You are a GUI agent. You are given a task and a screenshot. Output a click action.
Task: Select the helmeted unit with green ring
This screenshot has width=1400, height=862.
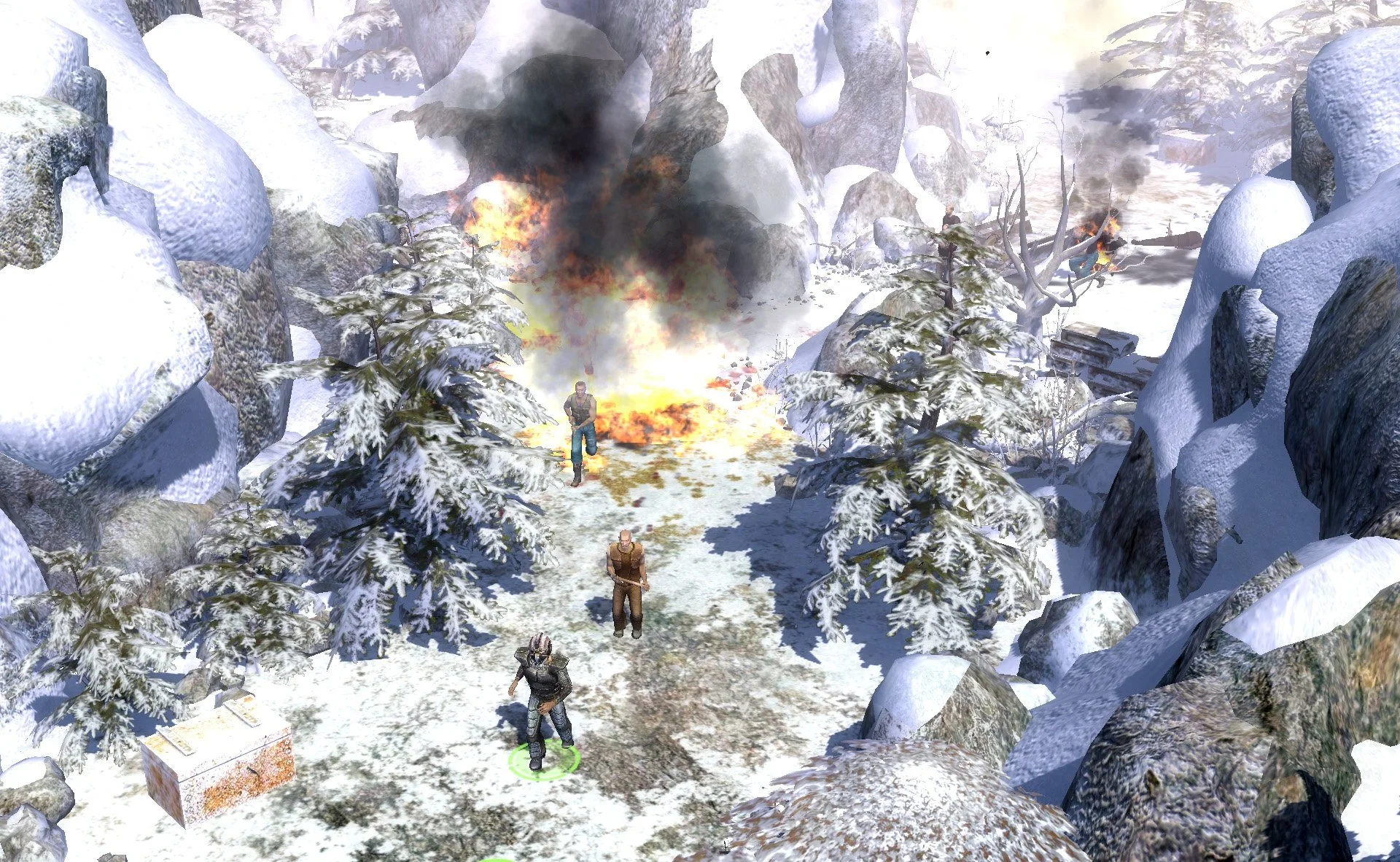[540, 696]
